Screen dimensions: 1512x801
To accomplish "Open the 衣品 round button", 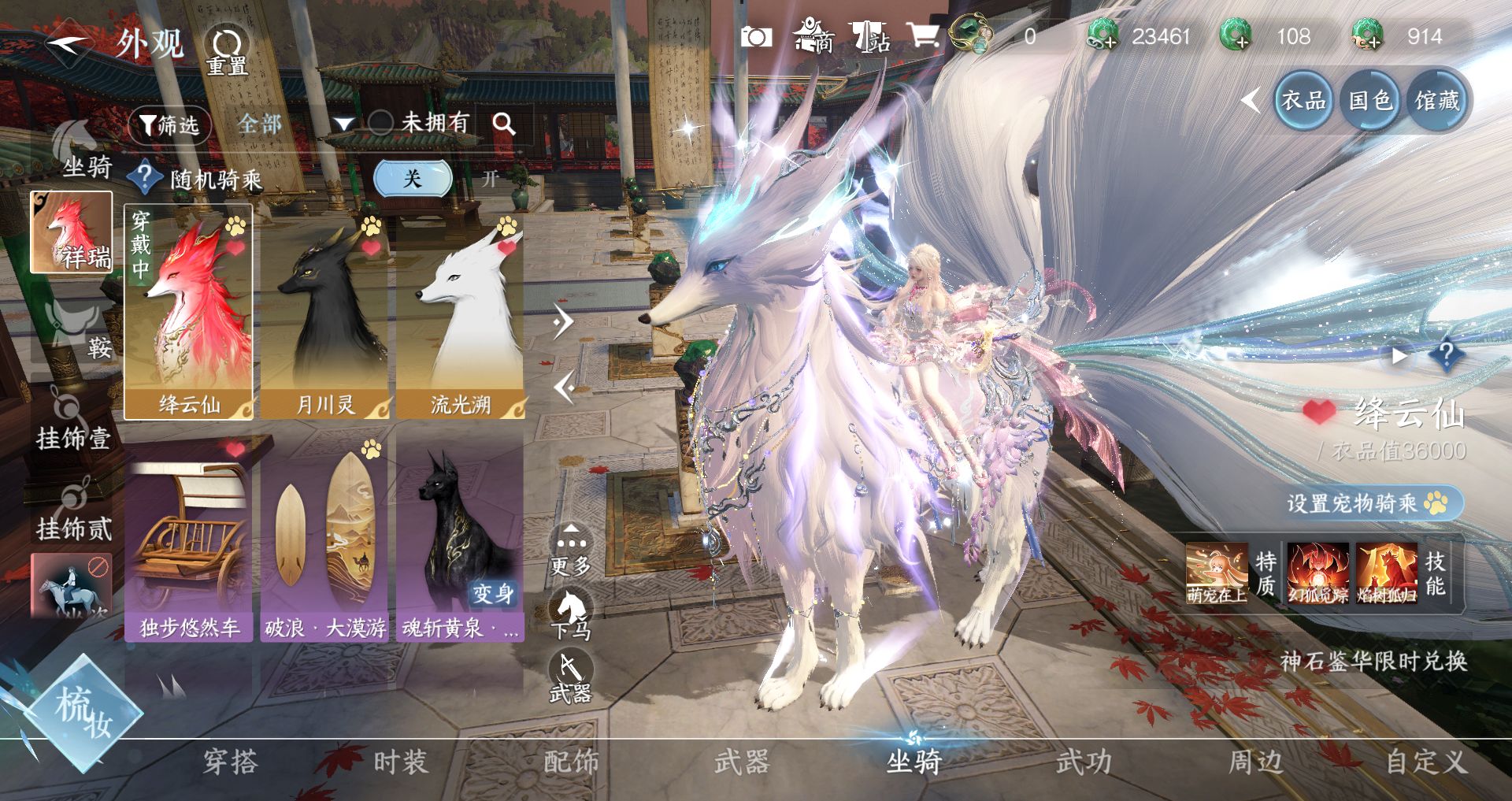I will (x=1303, y=100).
